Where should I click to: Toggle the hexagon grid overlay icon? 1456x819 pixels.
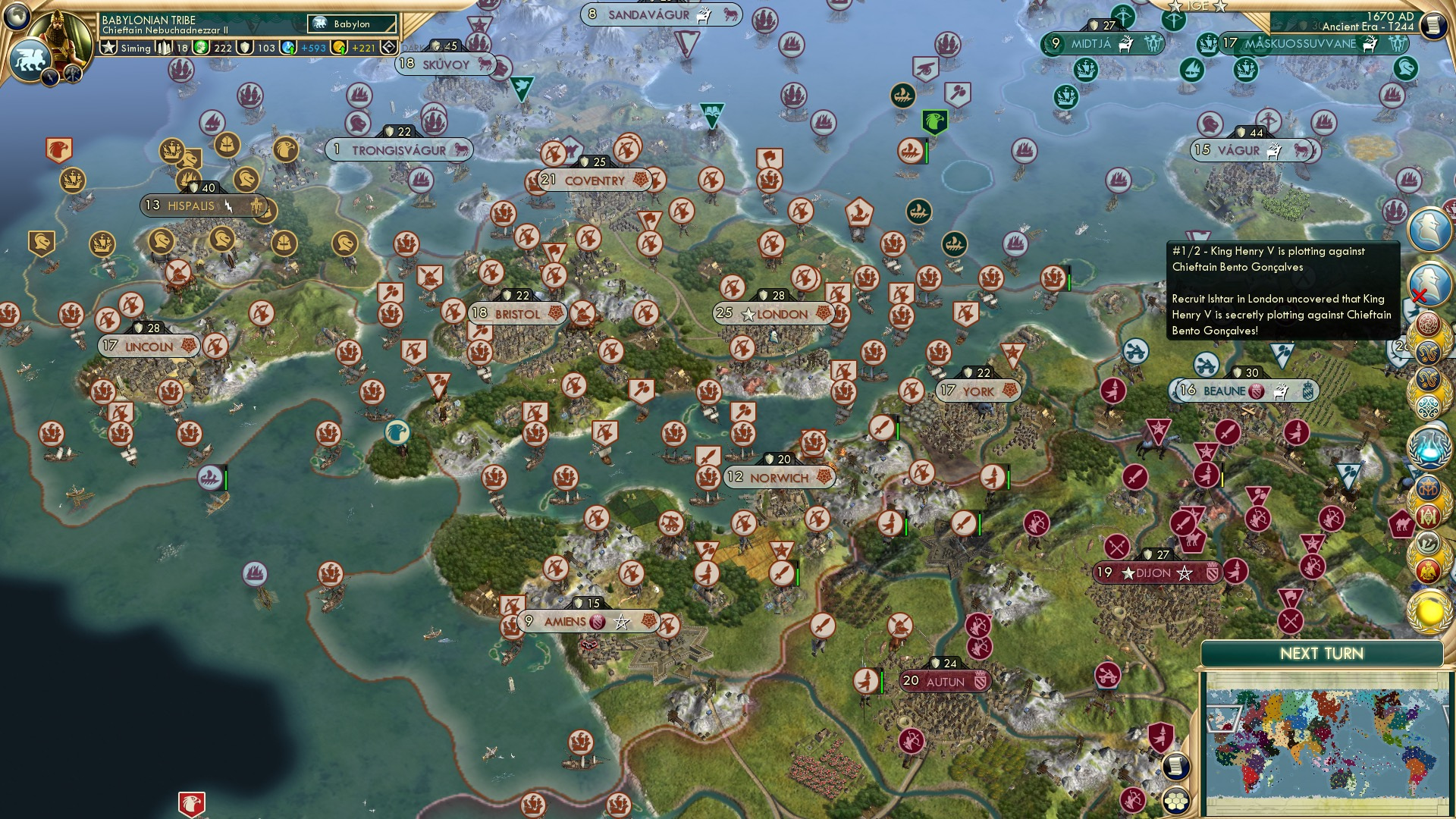pos(1175,801)
